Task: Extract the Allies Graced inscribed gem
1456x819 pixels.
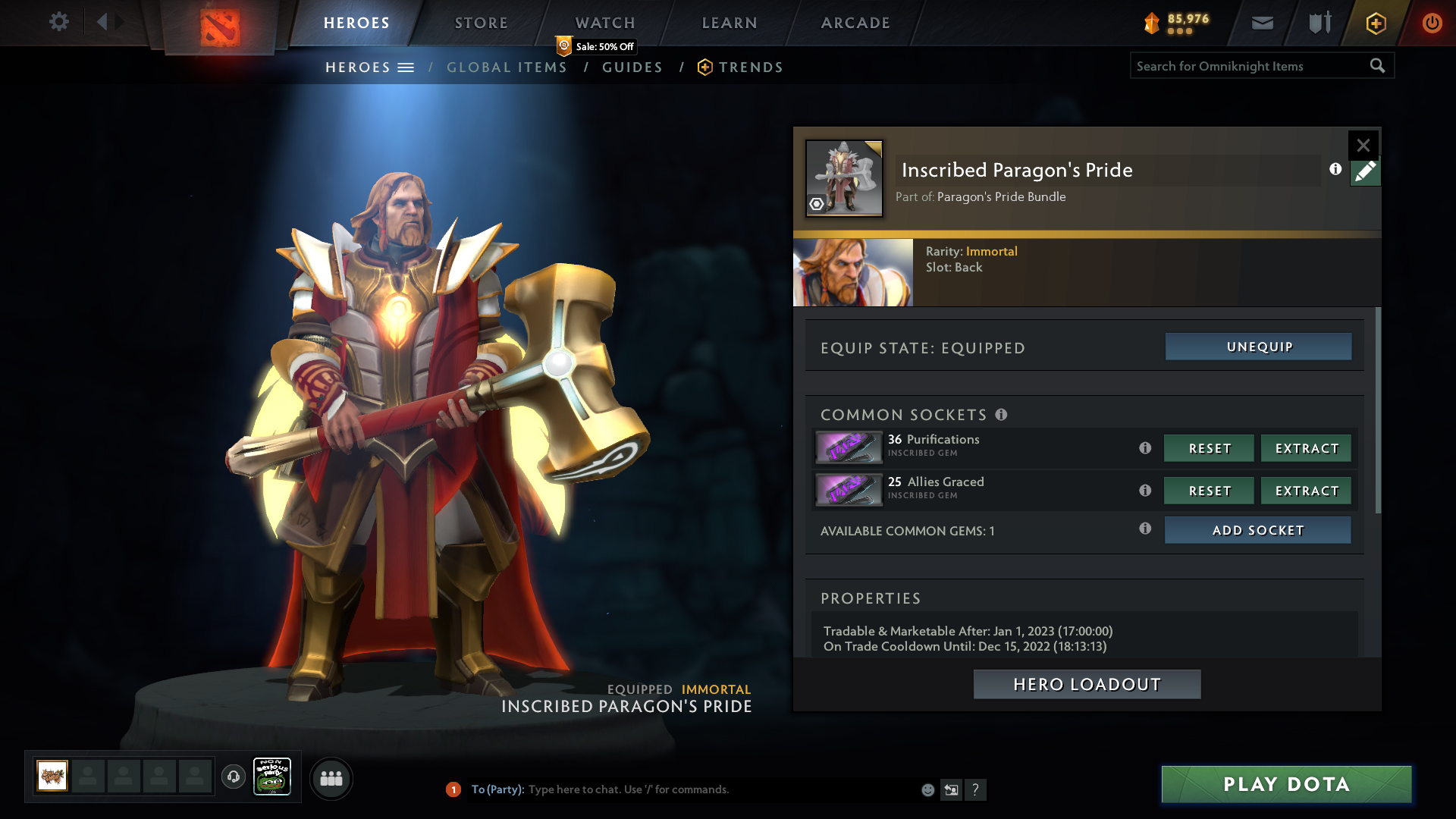Action: pyautogui.click(x=1306, y=491)
